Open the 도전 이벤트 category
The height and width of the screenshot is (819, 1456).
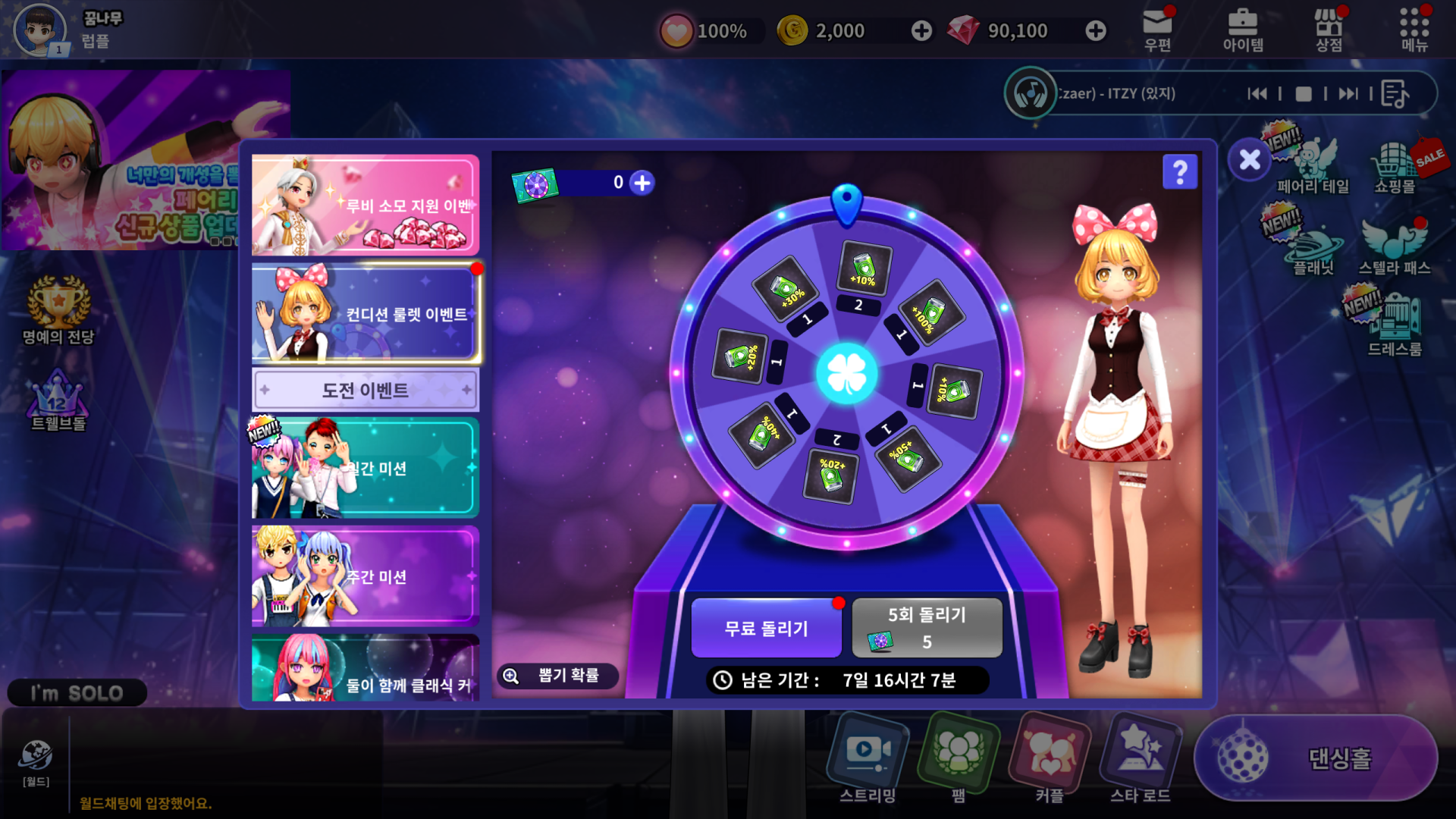(365, 391)
